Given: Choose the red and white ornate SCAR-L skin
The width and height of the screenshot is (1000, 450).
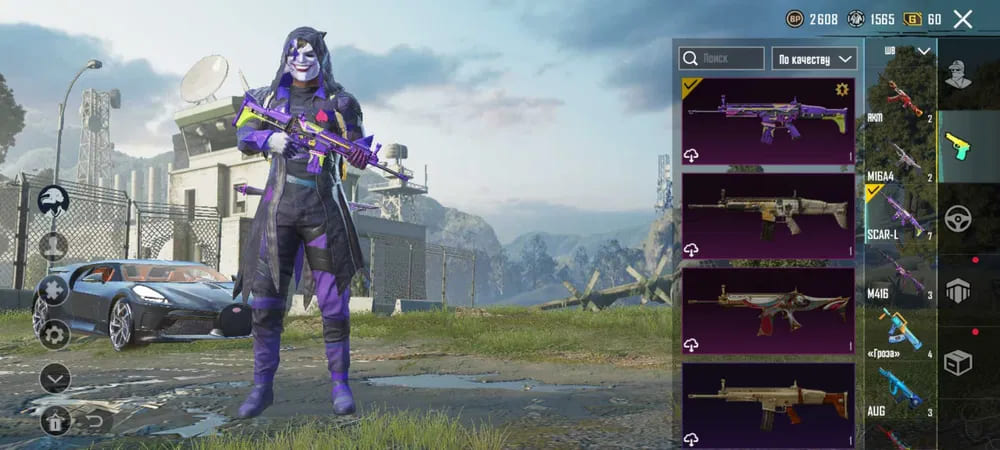Looking at the screenshot, I should (x=768, y=311).
